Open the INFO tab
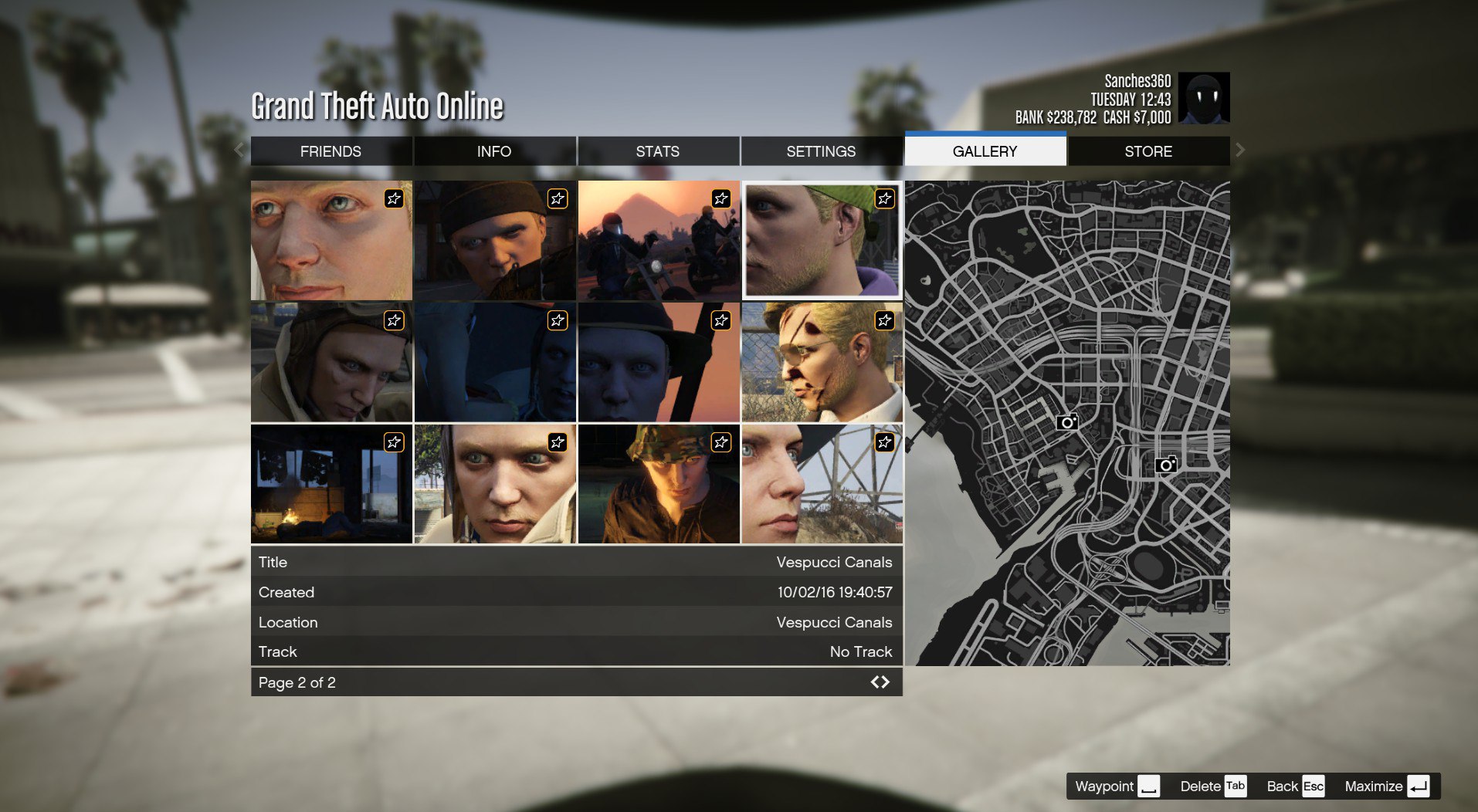 coord(494,151)
